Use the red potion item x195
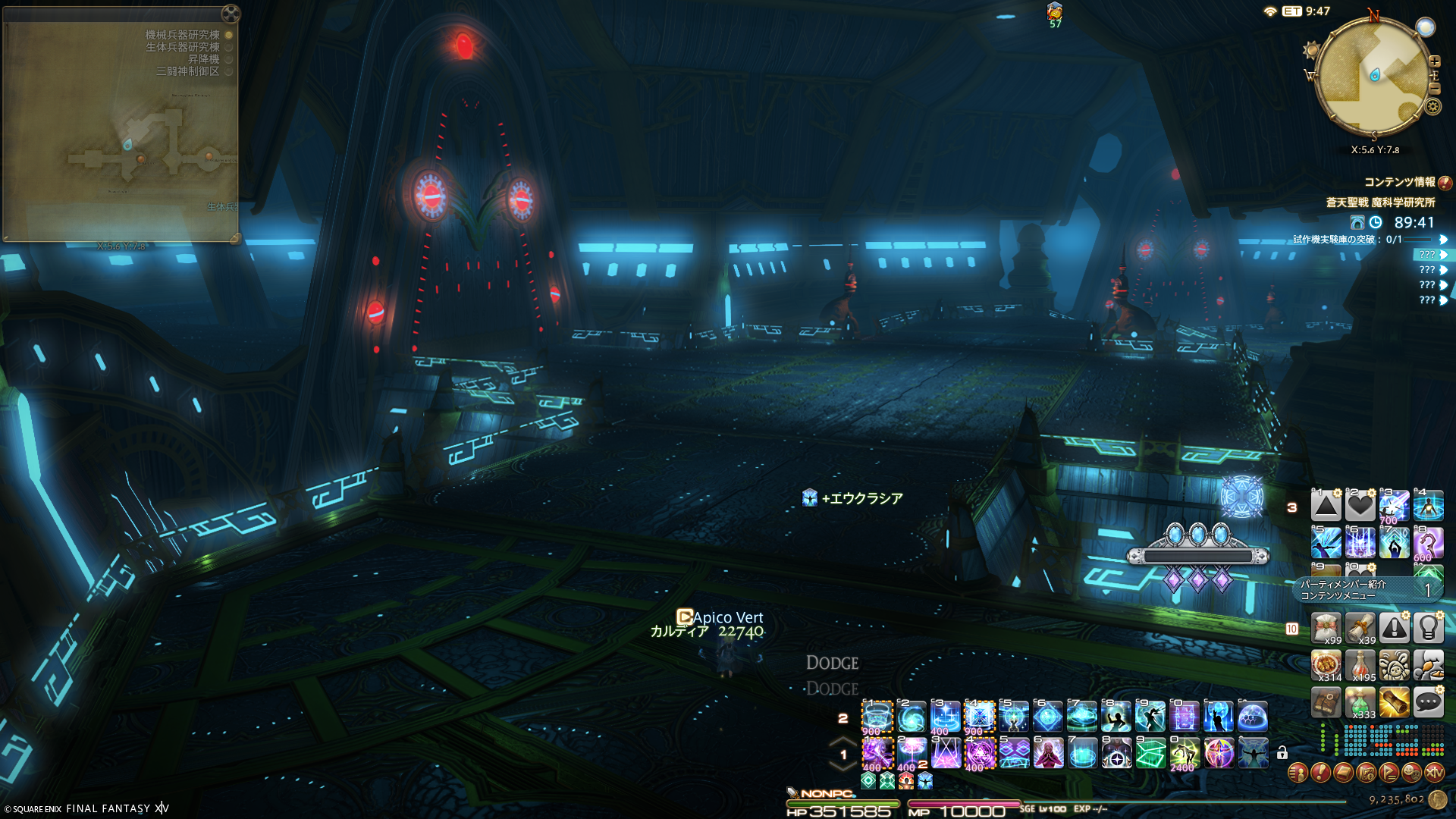The height and width of the screenshot is (819, 1456). click(1360, 666)
